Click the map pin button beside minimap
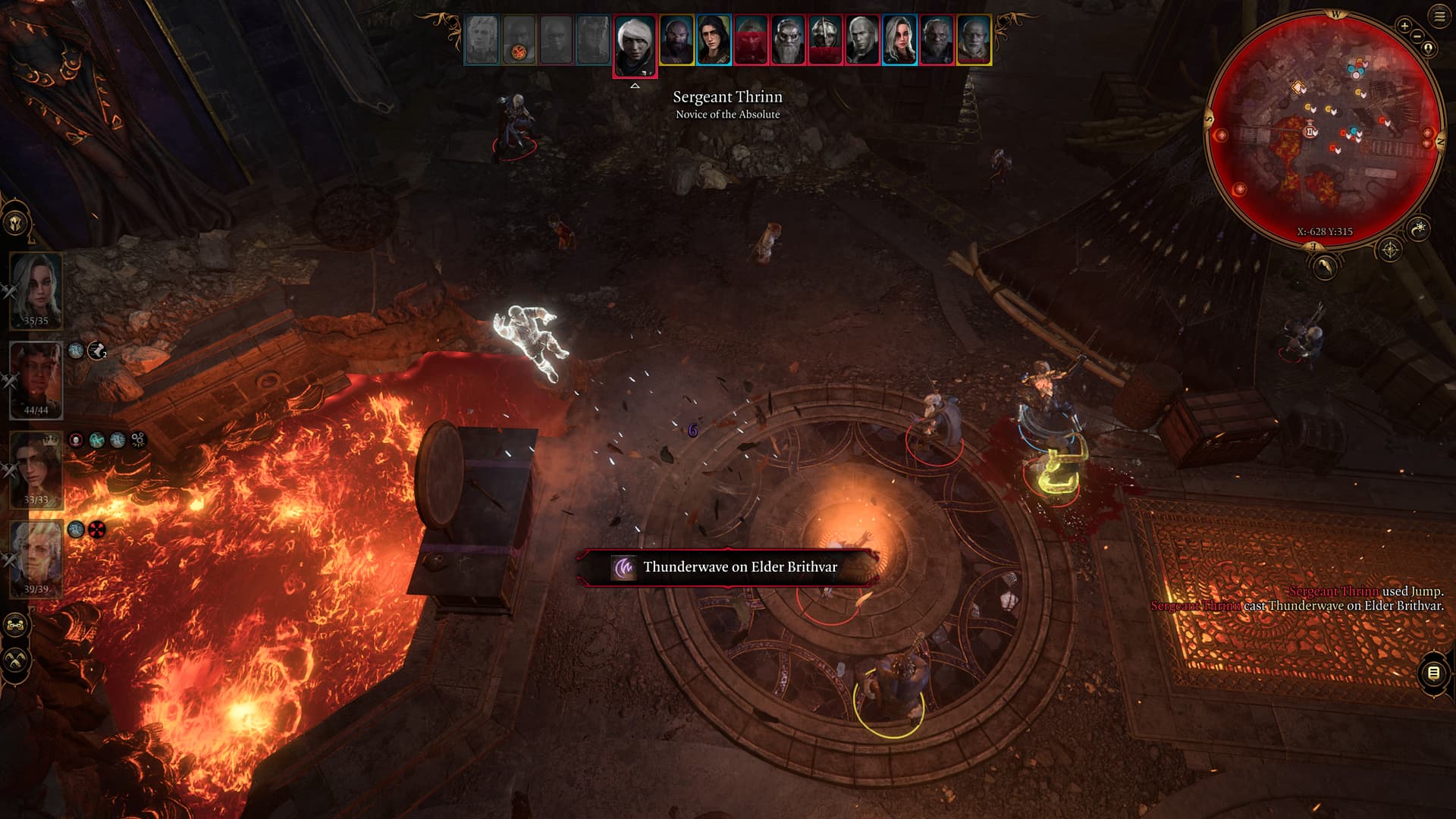The width and height of the screenshot is (1456, 819). pos(1429,49)
